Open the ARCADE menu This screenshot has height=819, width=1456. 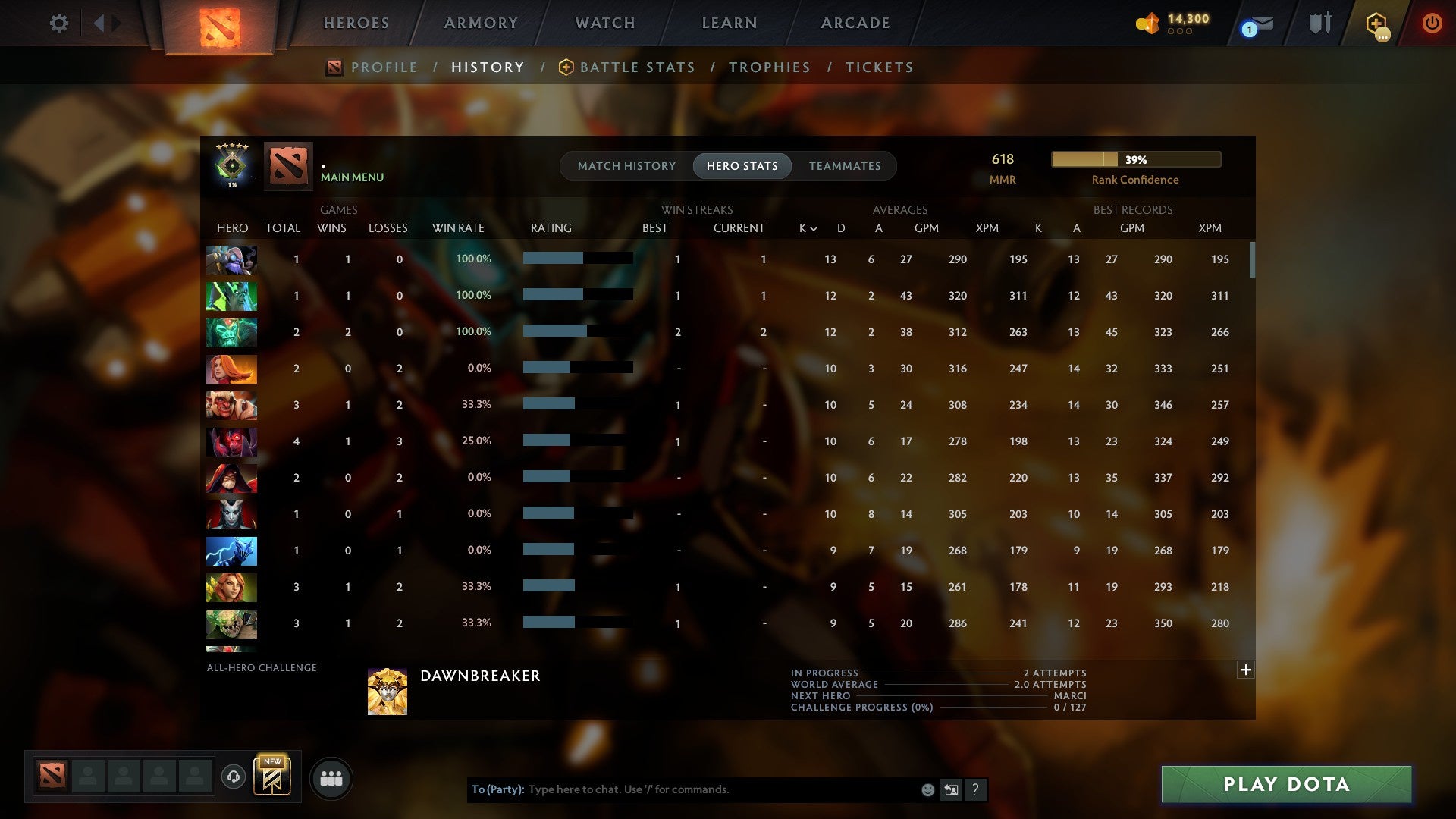tap(855, 23)
